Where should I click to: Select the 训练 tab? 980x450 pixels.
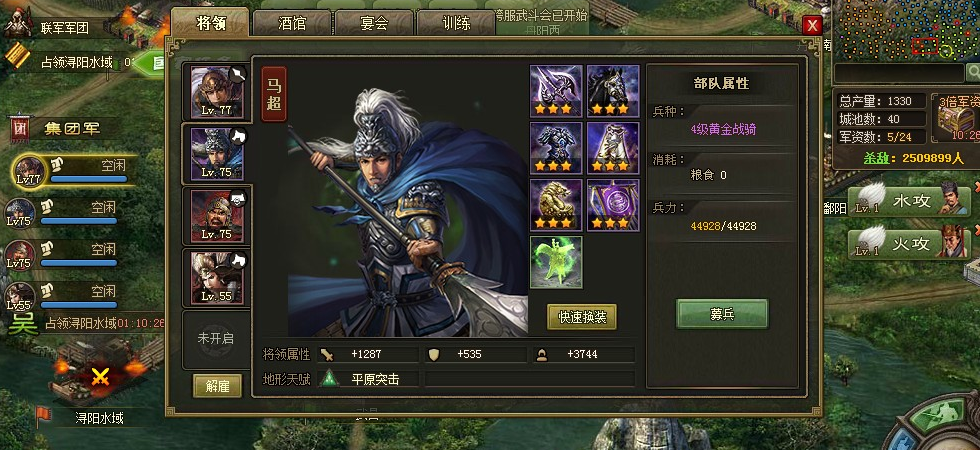[453, 22]
